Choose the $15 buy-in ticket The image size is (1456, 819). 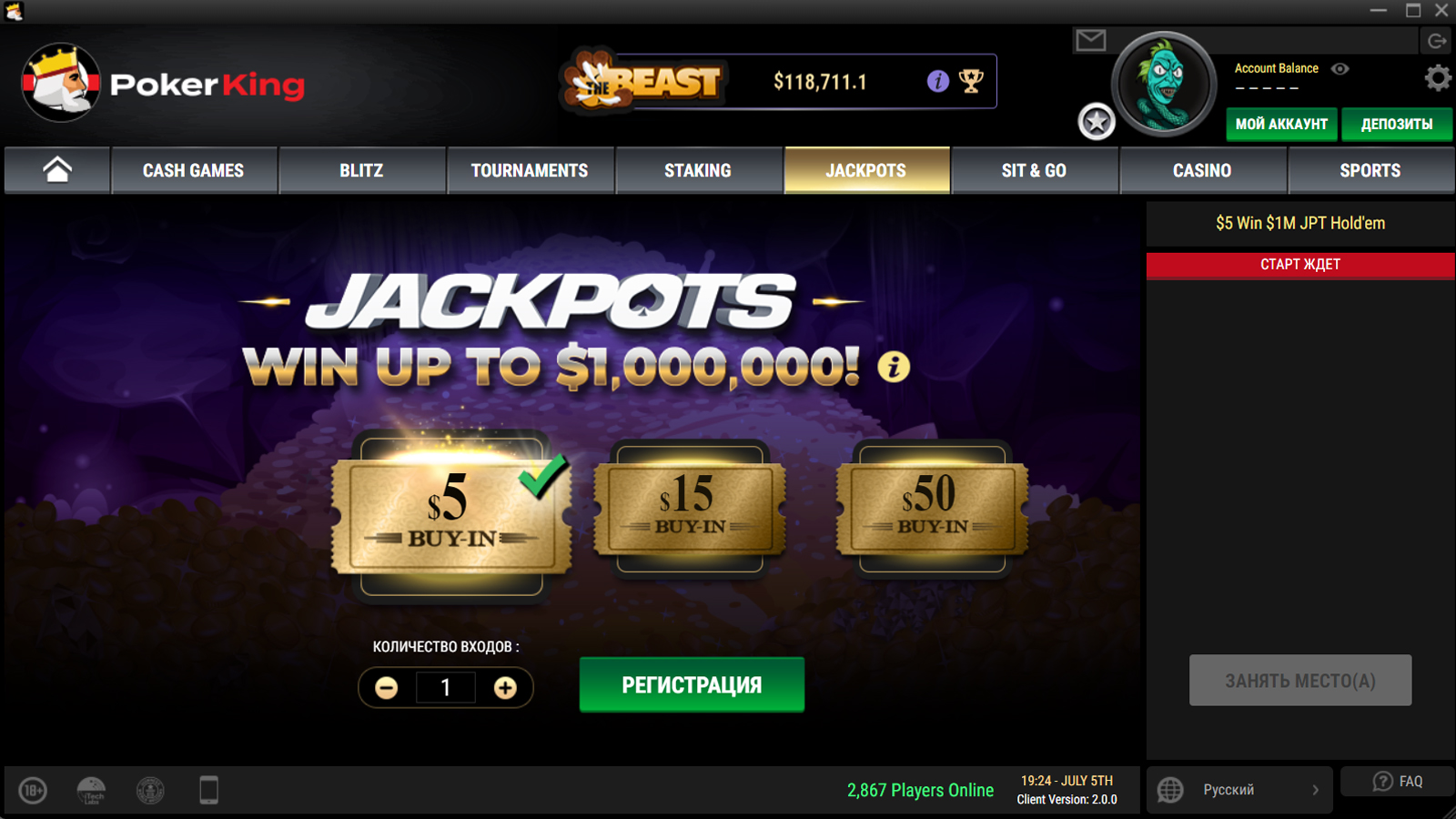tap(690, 506)
